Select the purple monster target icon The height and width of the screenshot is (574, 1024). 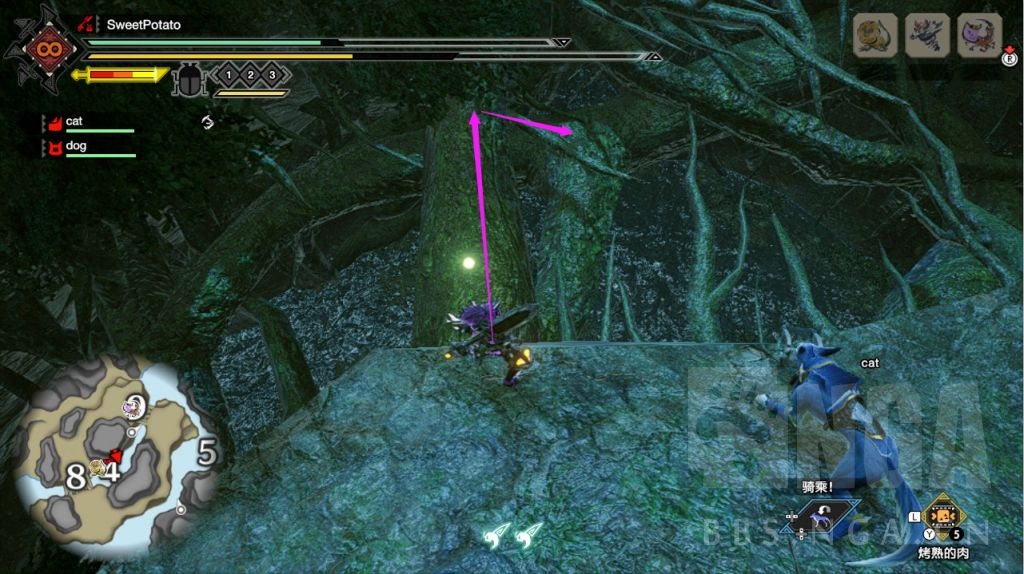coord(979,35)
